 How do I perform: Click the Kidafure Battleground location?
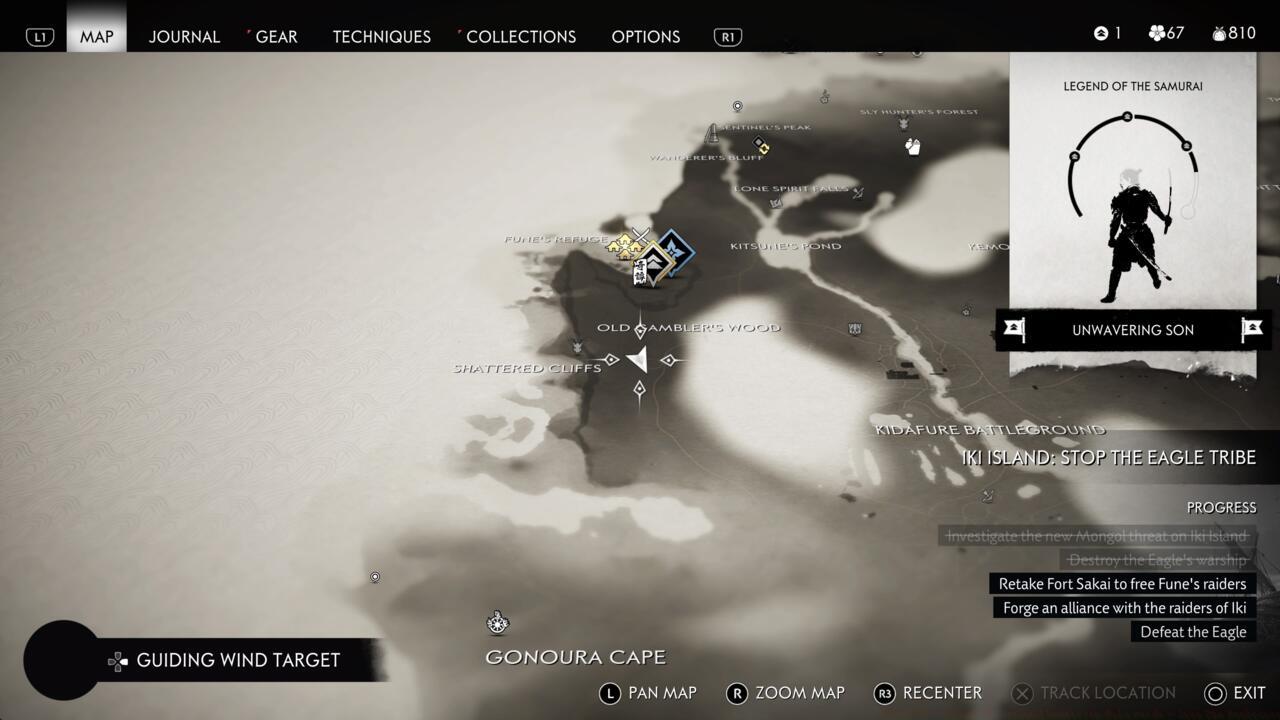point(990,430)
